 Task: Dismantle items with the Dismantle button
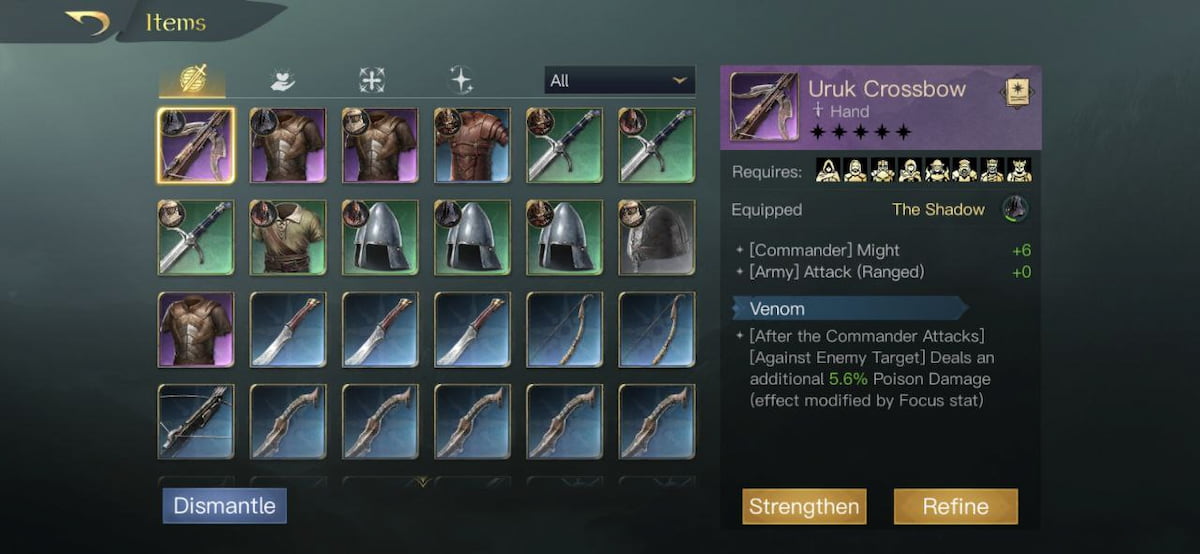coord(225,506)
